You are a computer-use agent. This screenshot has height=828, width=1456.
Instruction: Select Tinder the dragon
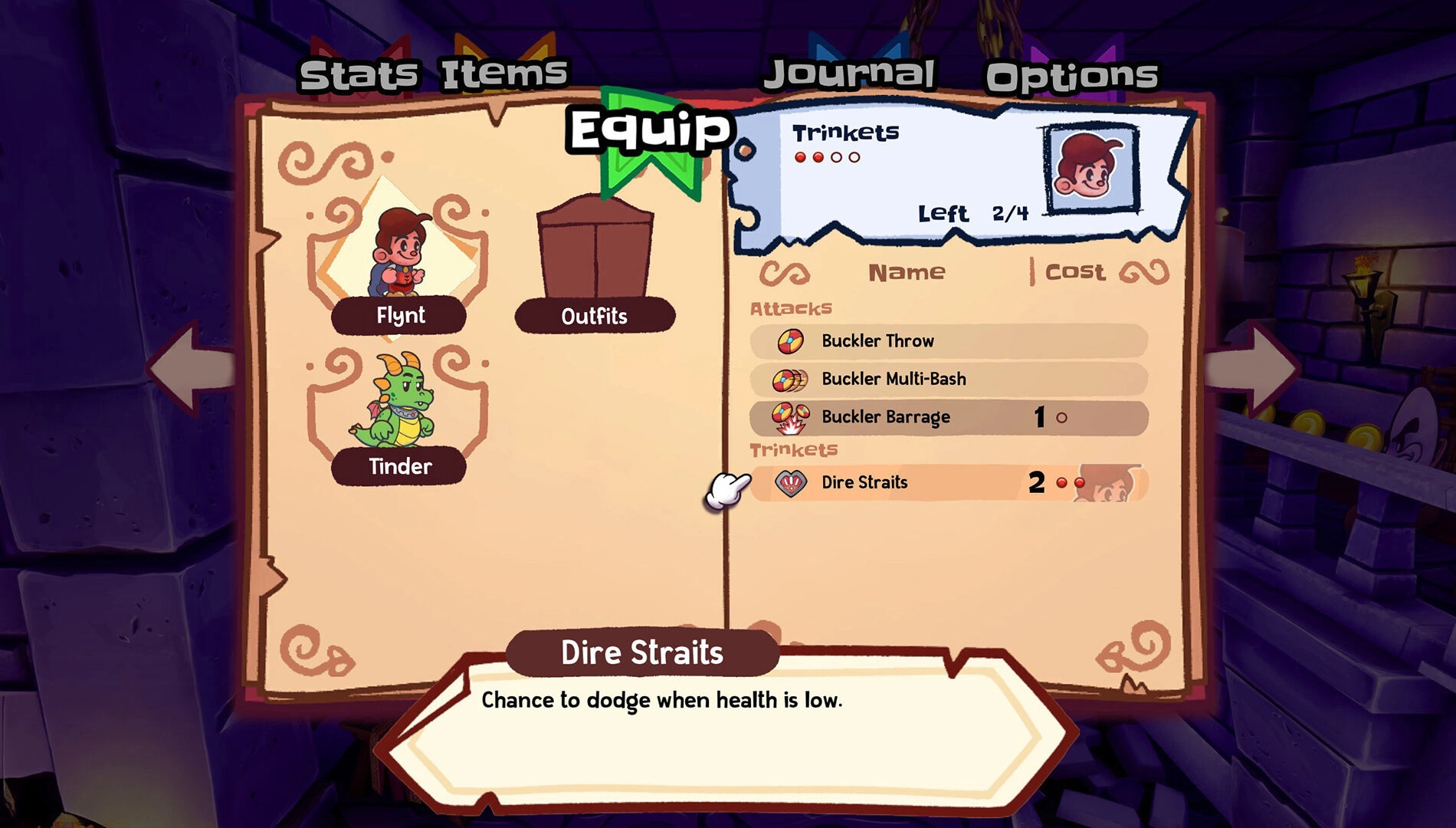398,406
